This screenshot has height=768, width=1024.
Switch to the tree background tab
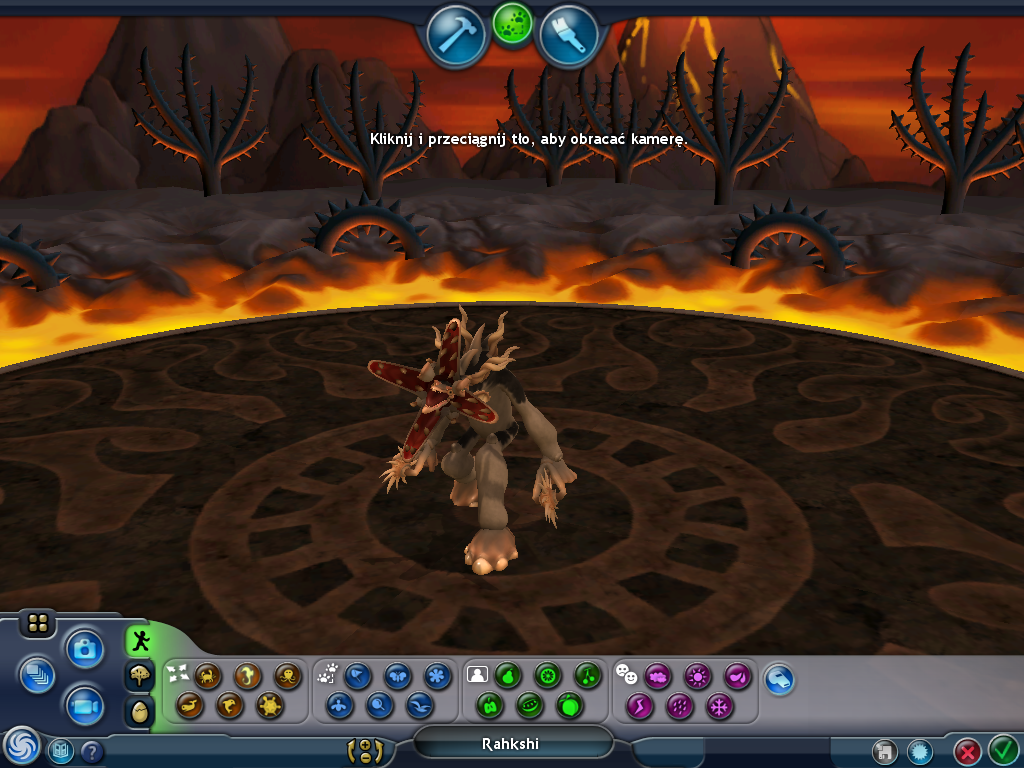pyautogui.click(x=140, y=676)
